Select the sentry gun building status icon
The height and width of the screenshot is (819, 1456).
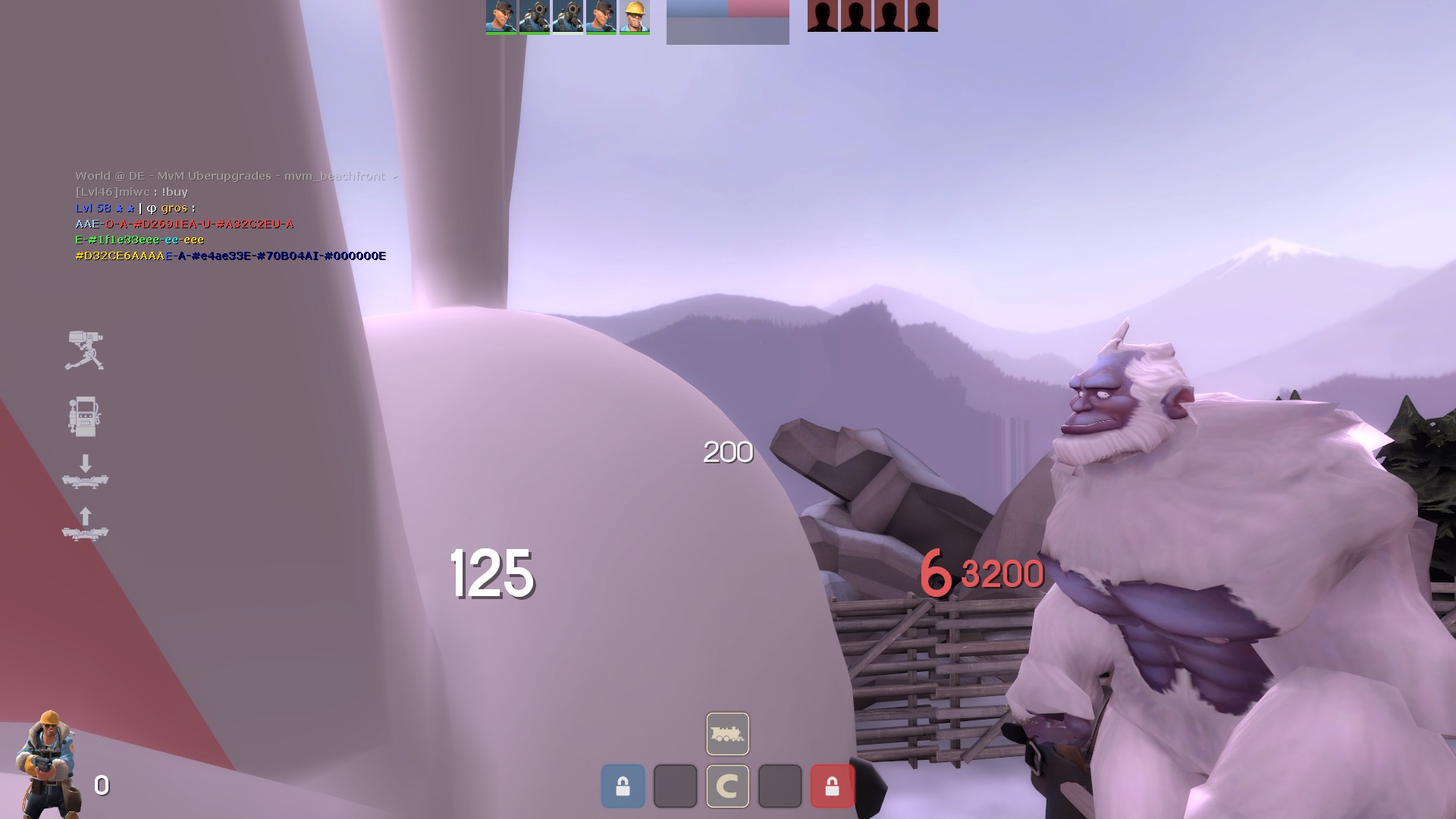pos(84,350)
